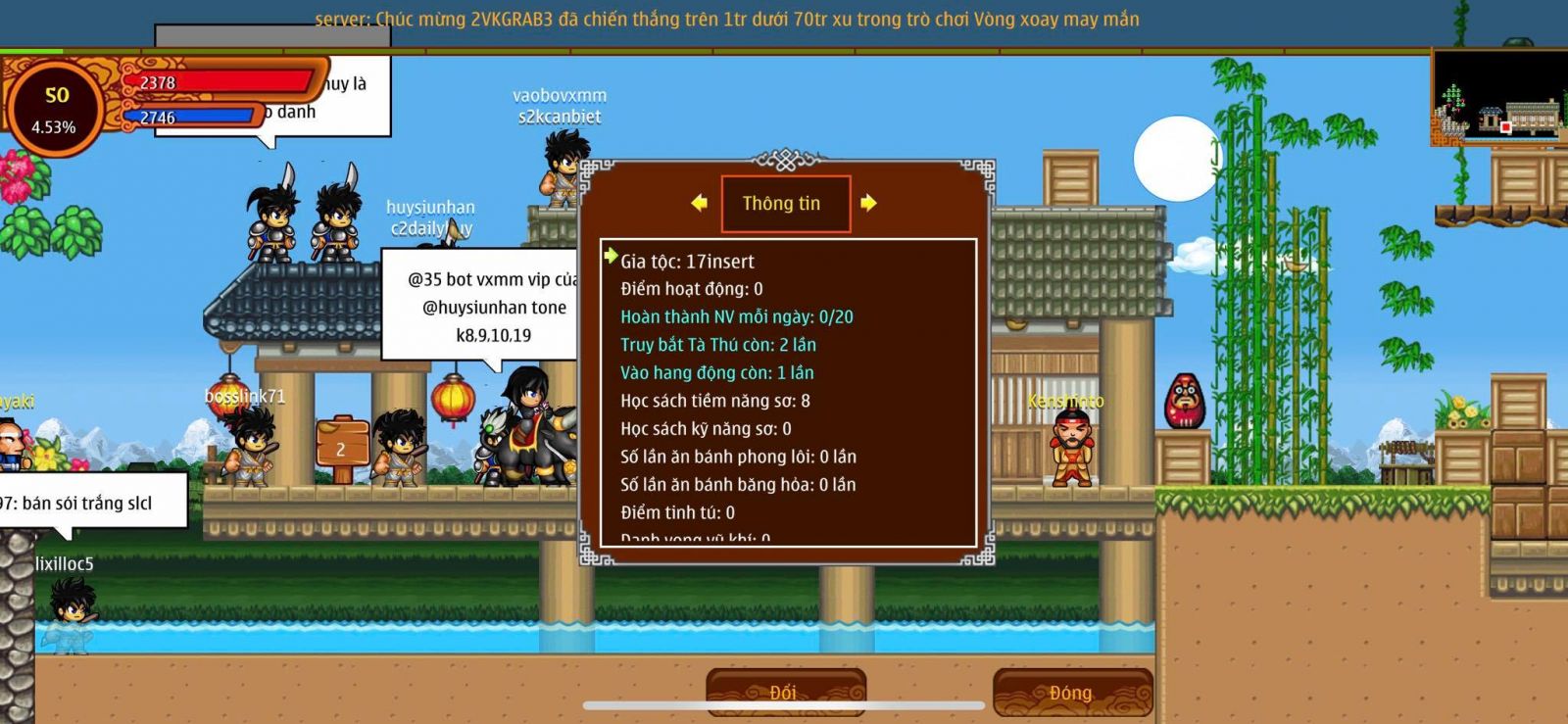Select Số lần ăn bánh phong lôi row
This screenshot has height=724, width=1568.
(x=738, y=457)
